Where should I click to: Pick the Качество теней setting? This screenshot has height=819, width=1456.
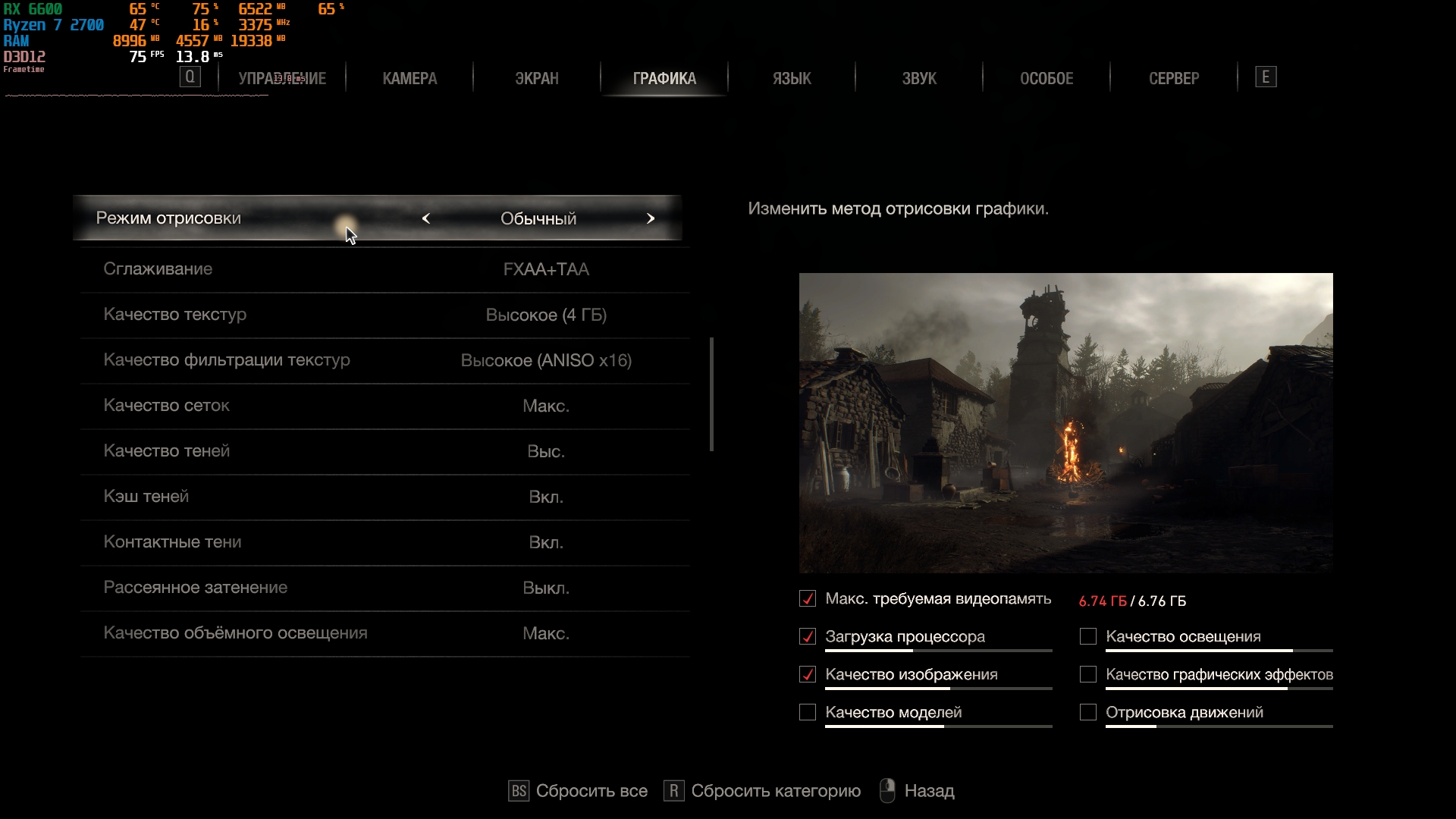coord(385,451)
